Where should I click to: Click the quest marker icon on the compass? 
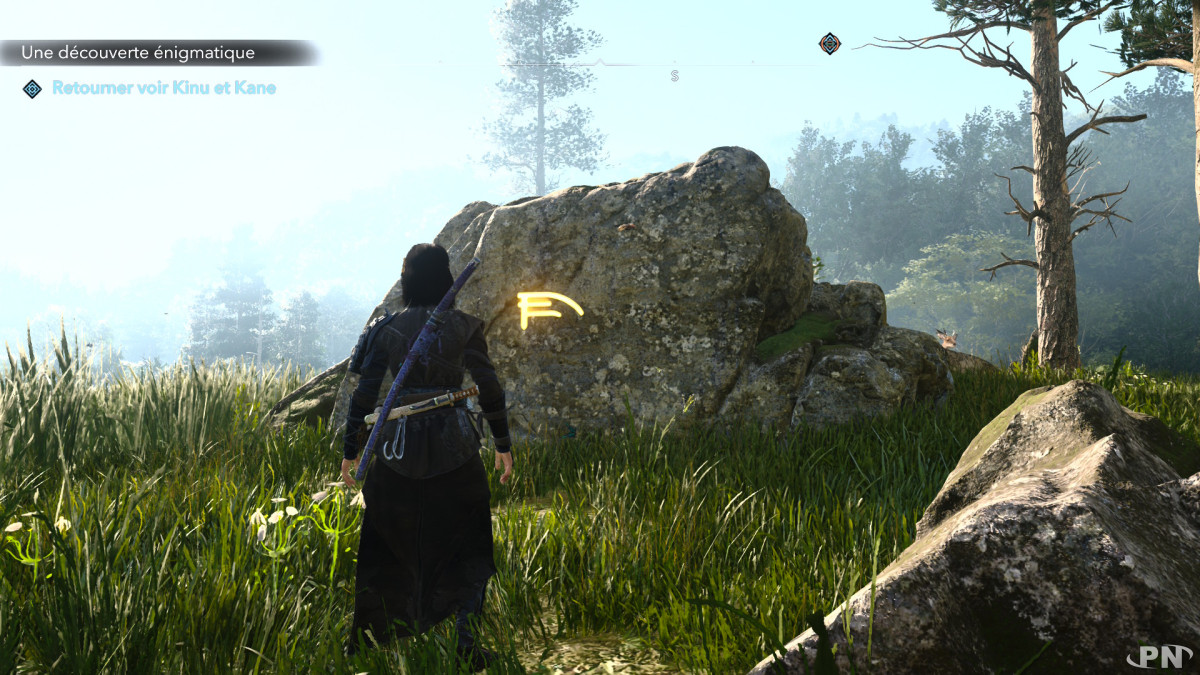coord(830,43)
